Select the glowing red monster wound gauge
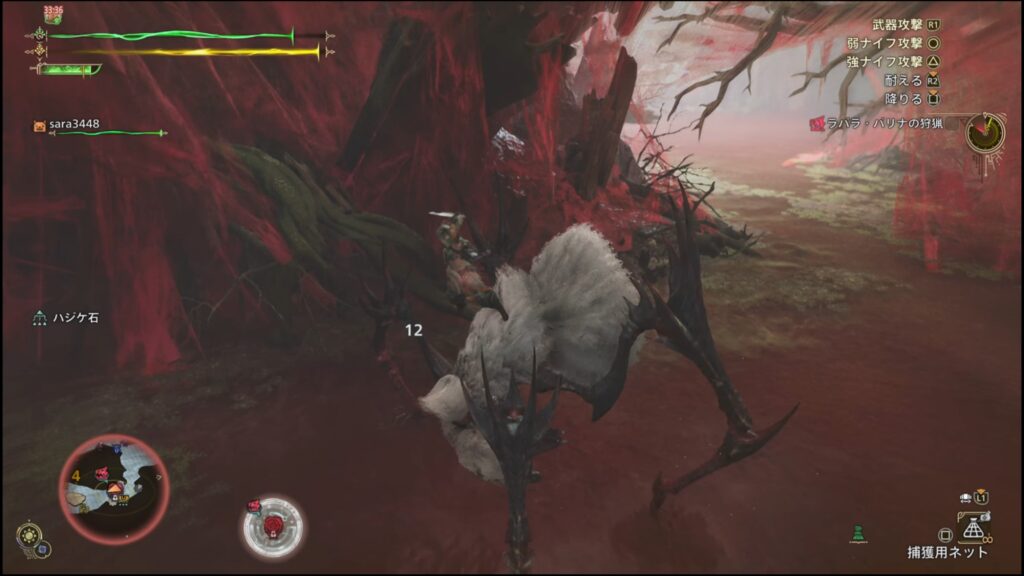This screenshot has width=1024, height=576. coord(272,525)
